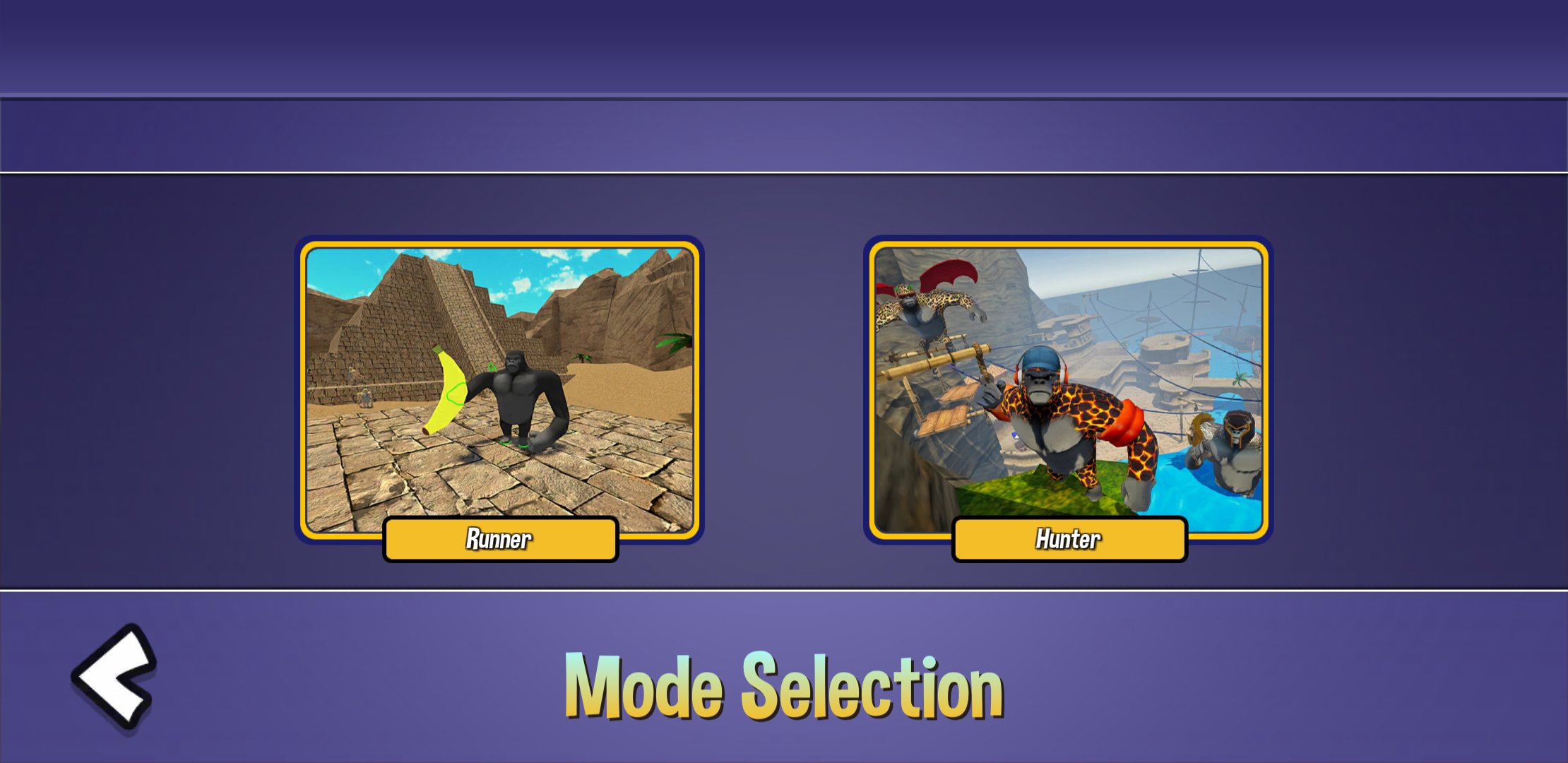Choose the Runner game mode

tap(500, 539)
